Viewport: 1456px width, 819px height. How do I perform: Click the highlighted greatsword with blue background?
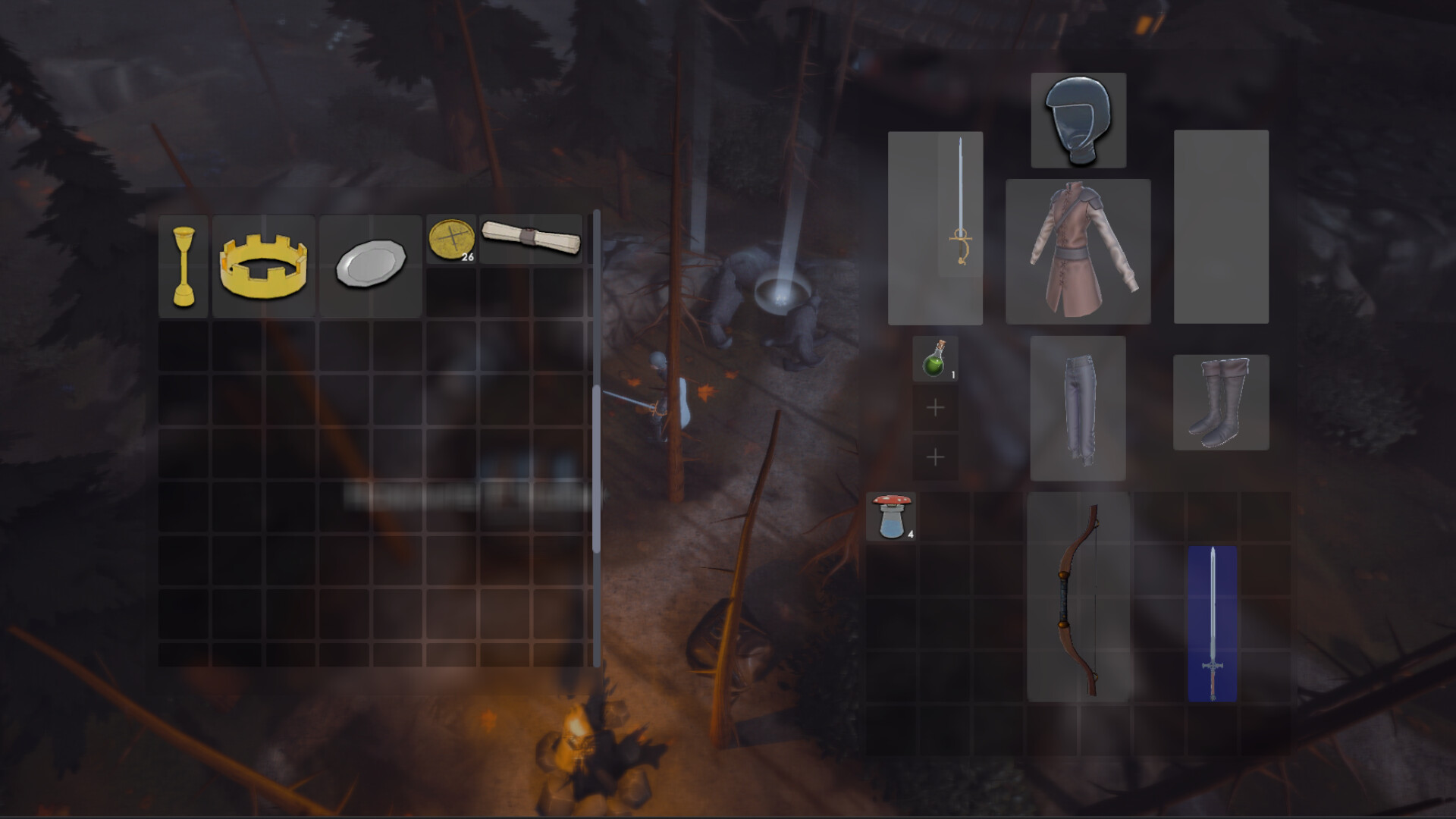click(x=1213, y=622)
